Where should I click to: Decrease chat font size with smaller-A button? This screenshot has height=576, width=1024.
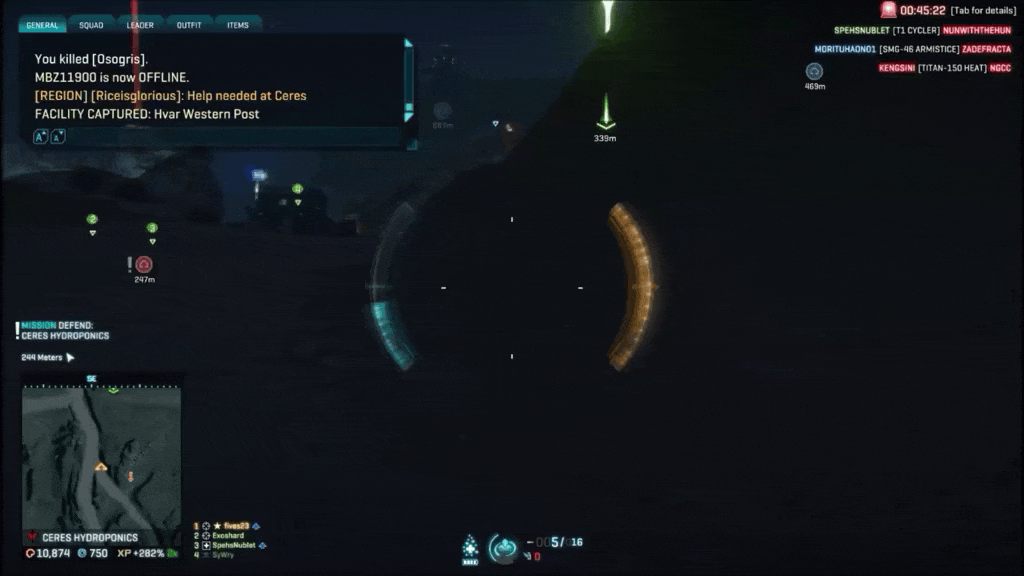58,136
